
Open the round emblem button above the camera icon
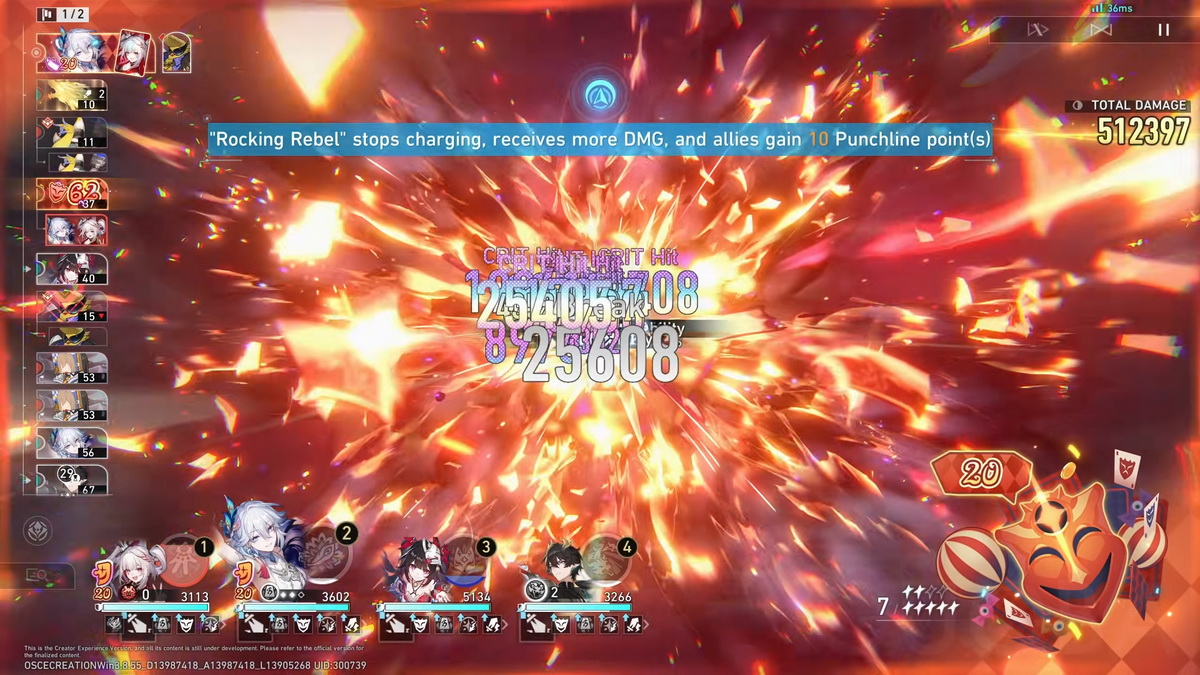click(37, 531)
